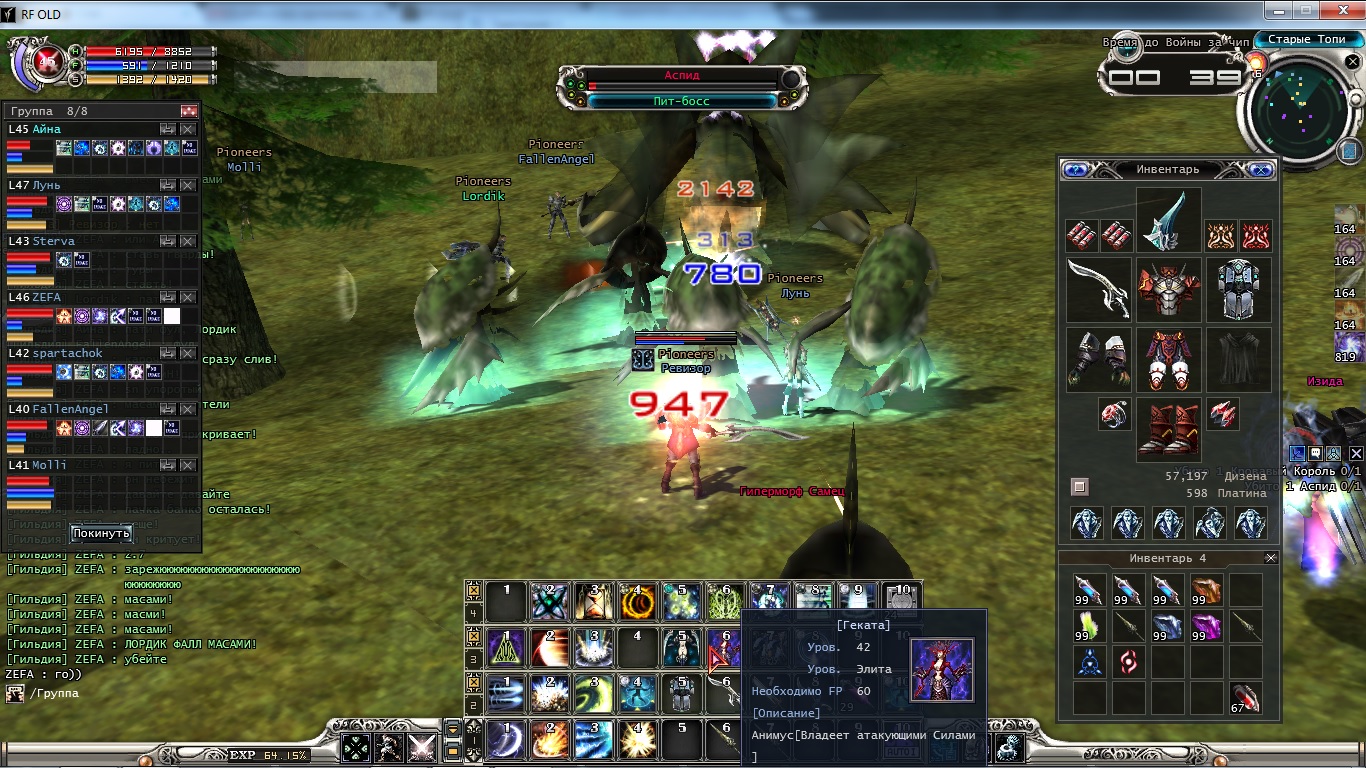Activate the hourglass skill icon
Viewport: 1366px width, 768px height.
pos(592,601)
